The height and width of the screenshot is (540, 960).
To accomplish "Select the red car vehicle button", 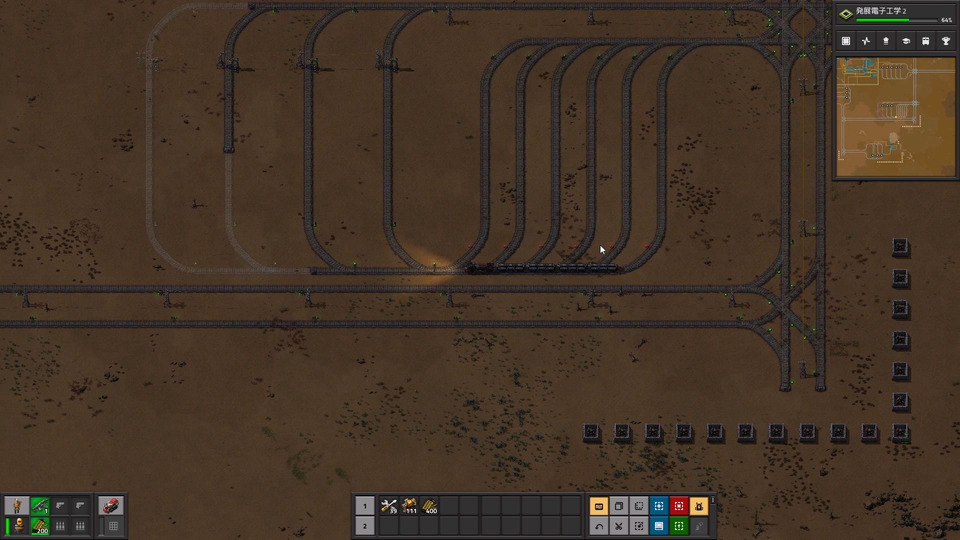I will [112, 506].
